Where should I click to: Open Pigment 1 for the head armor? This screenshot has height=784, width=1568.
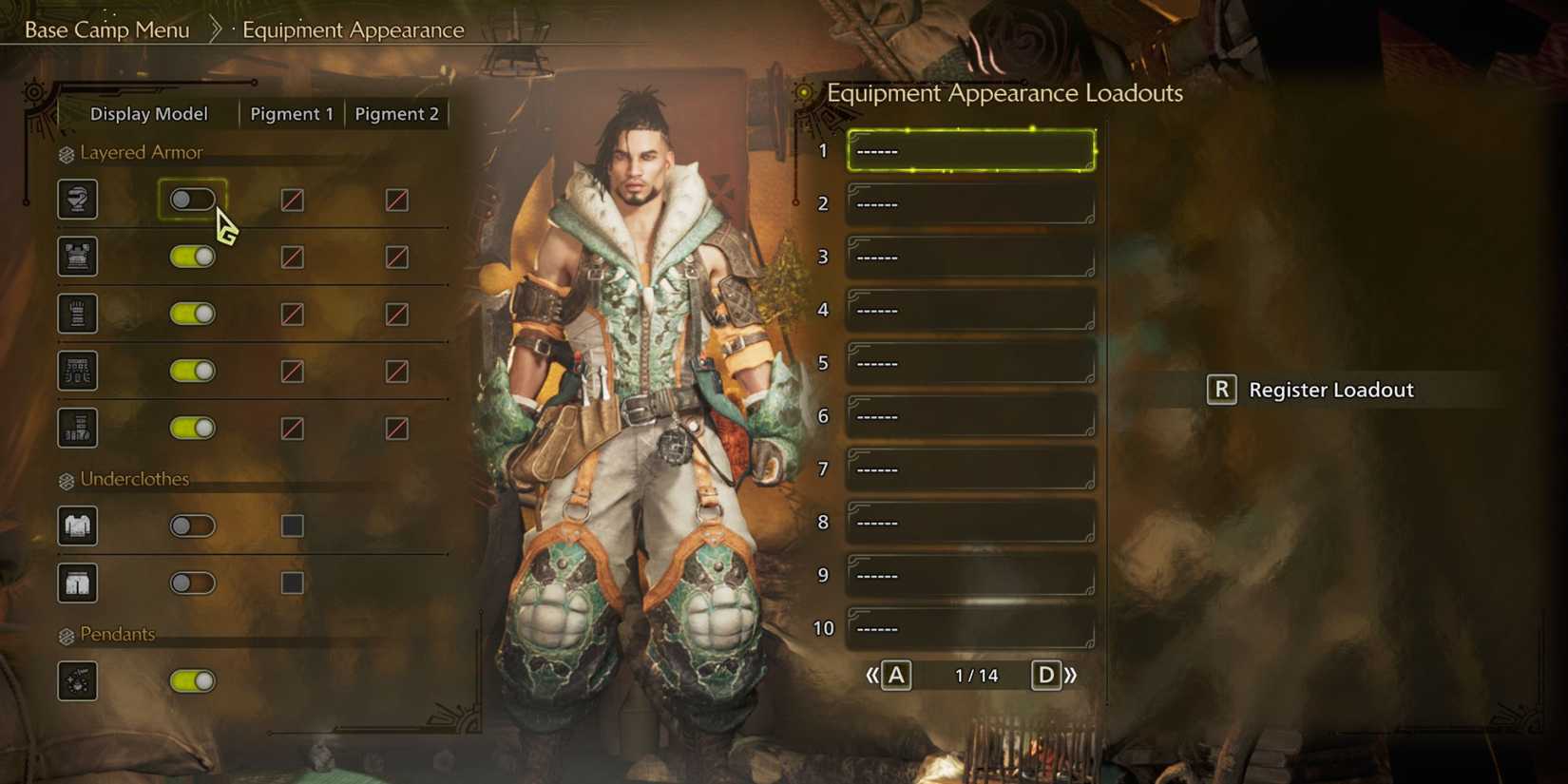click(x=292, y=200)
